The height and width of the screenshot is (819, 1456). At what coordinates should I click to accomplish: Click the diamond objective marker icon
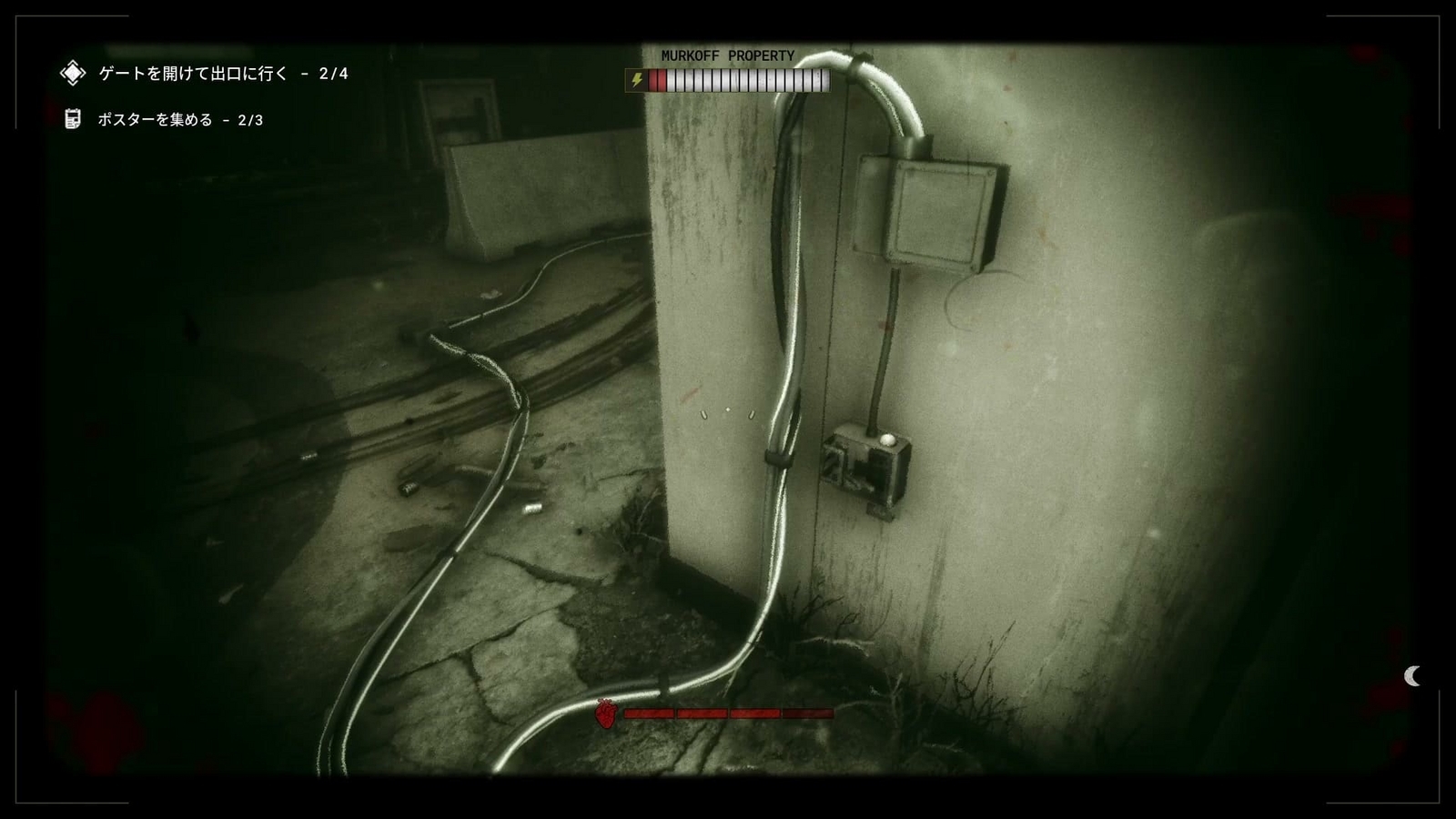(71, 72)
